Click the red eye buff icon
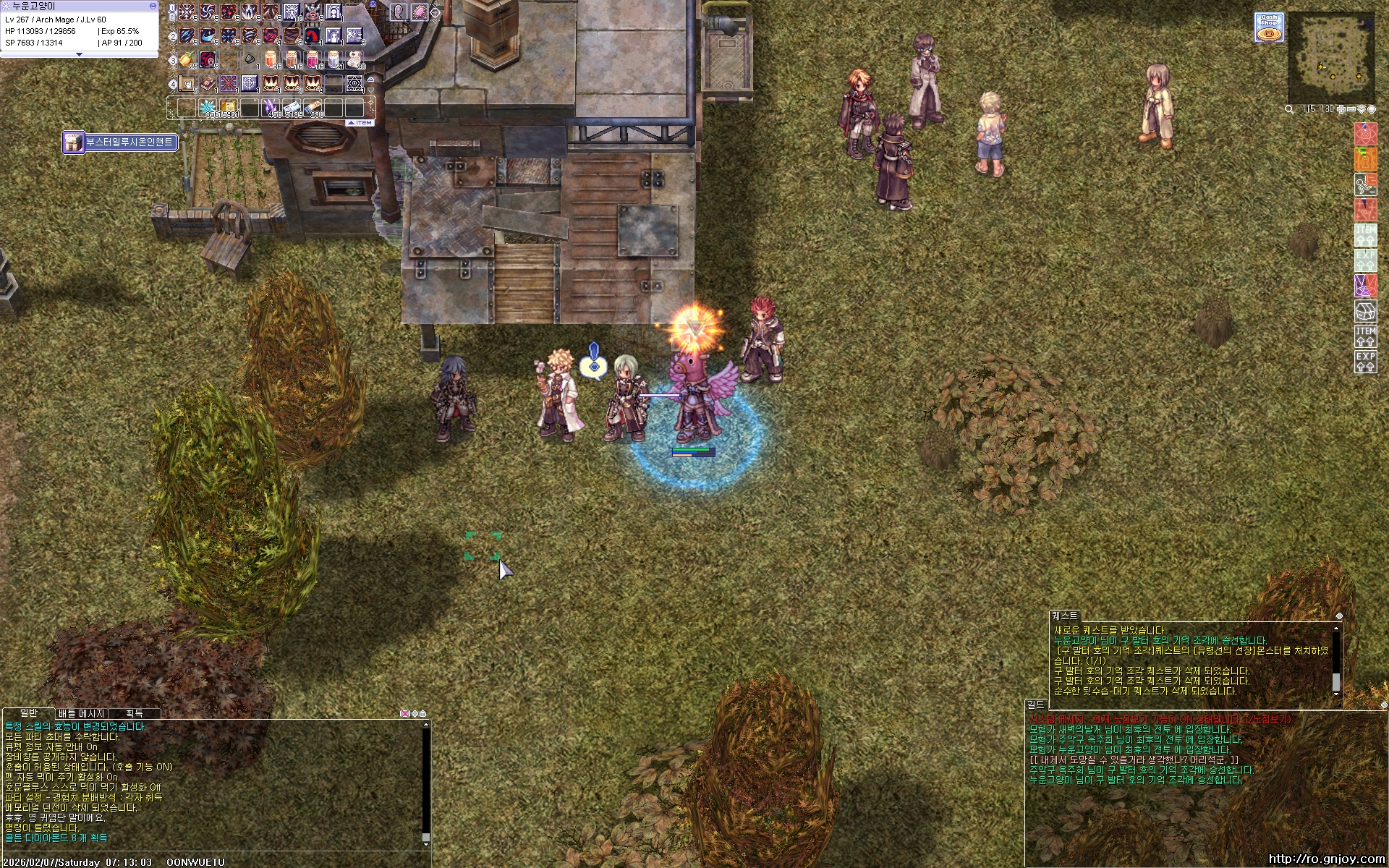Screen dimensions: 1389x868 pyautogui.click(x=1365, y=135)
